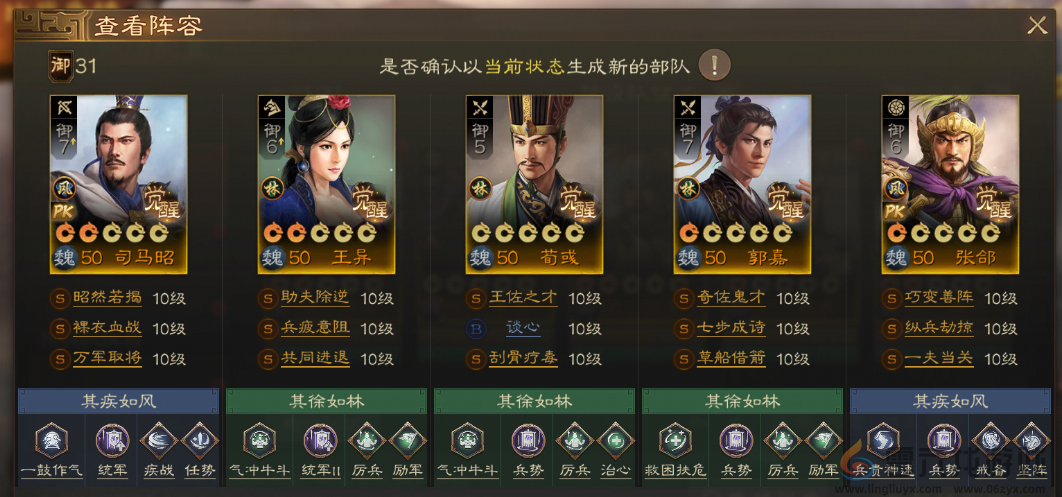1062x497 pixels.
Task: Open the 兵贵神速 book icon
Action: pyautogui.click(x=883, y=441)
